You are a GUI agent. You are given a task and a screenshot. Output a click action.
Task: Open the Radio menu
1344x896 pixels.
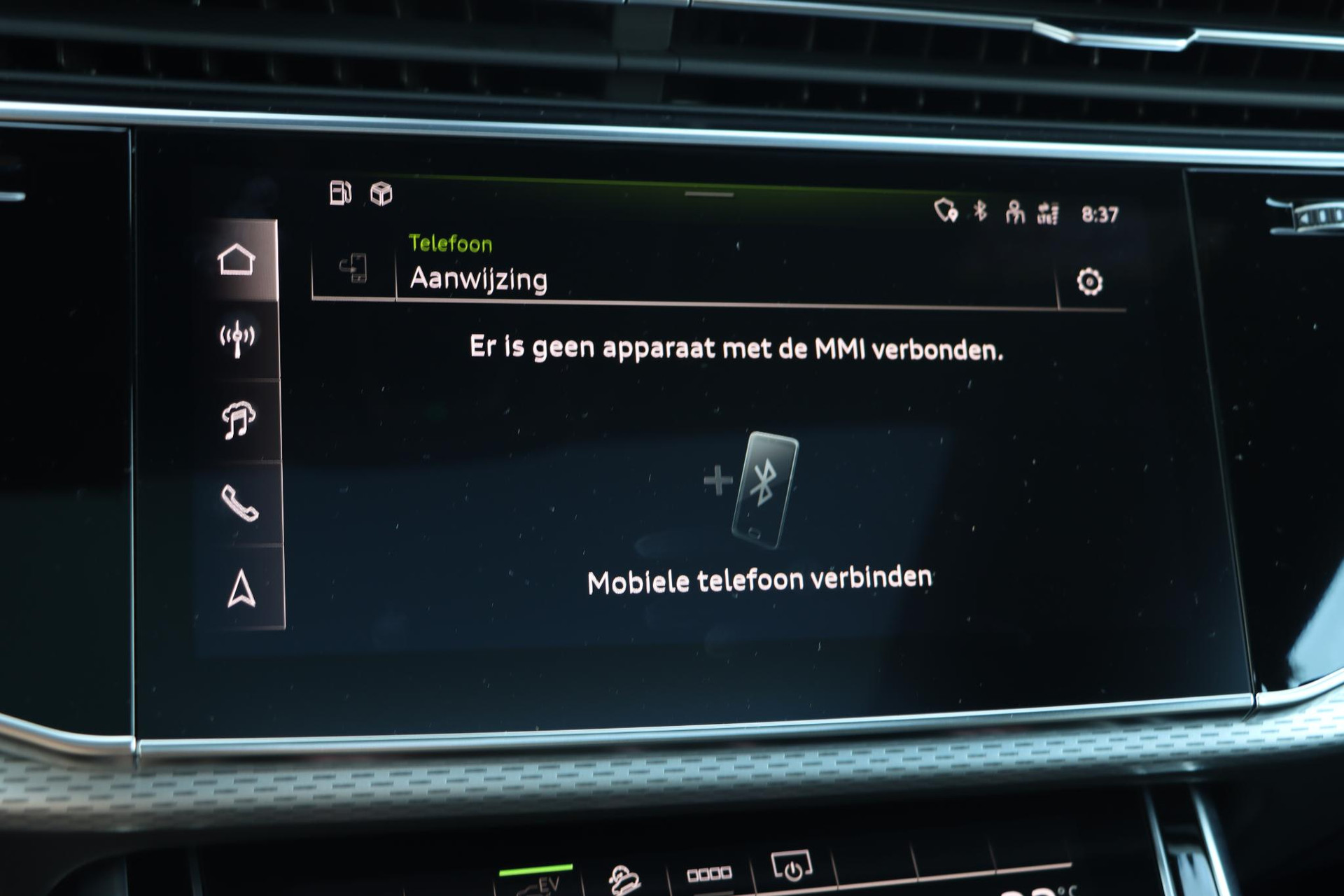[x=238, y=339]
